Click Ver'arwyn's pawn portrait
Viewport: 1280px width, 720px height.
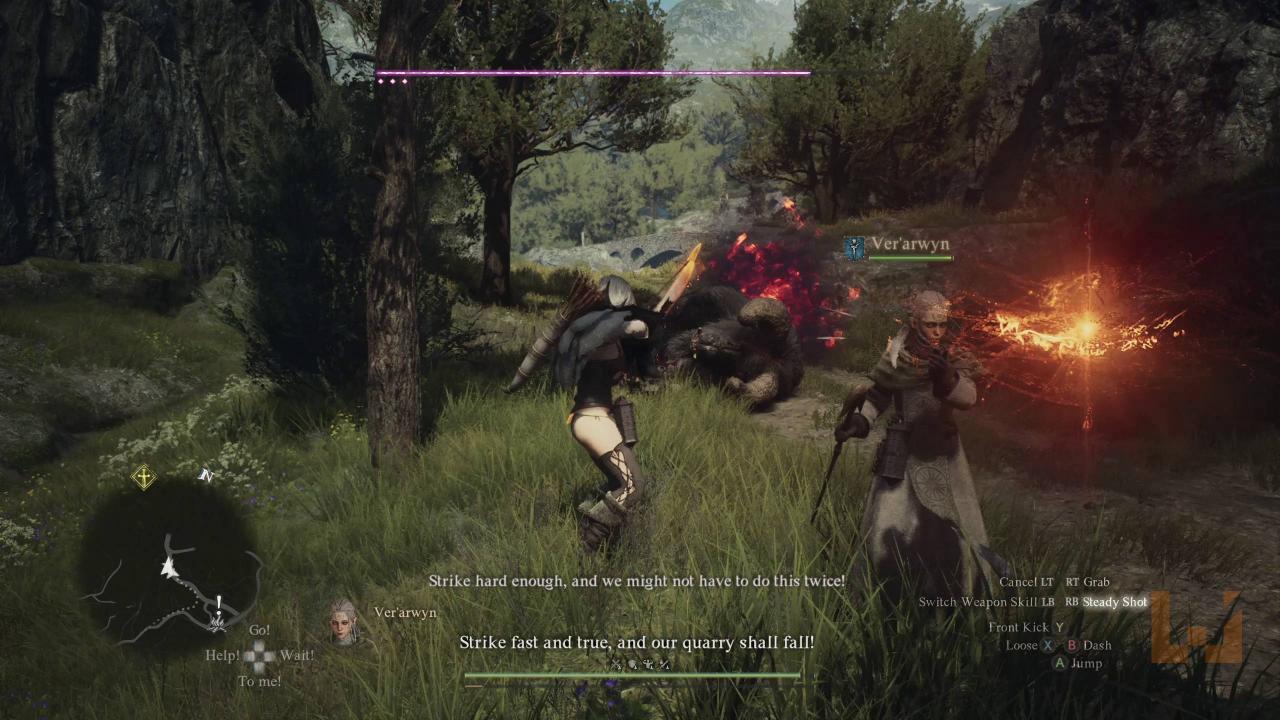344,620
